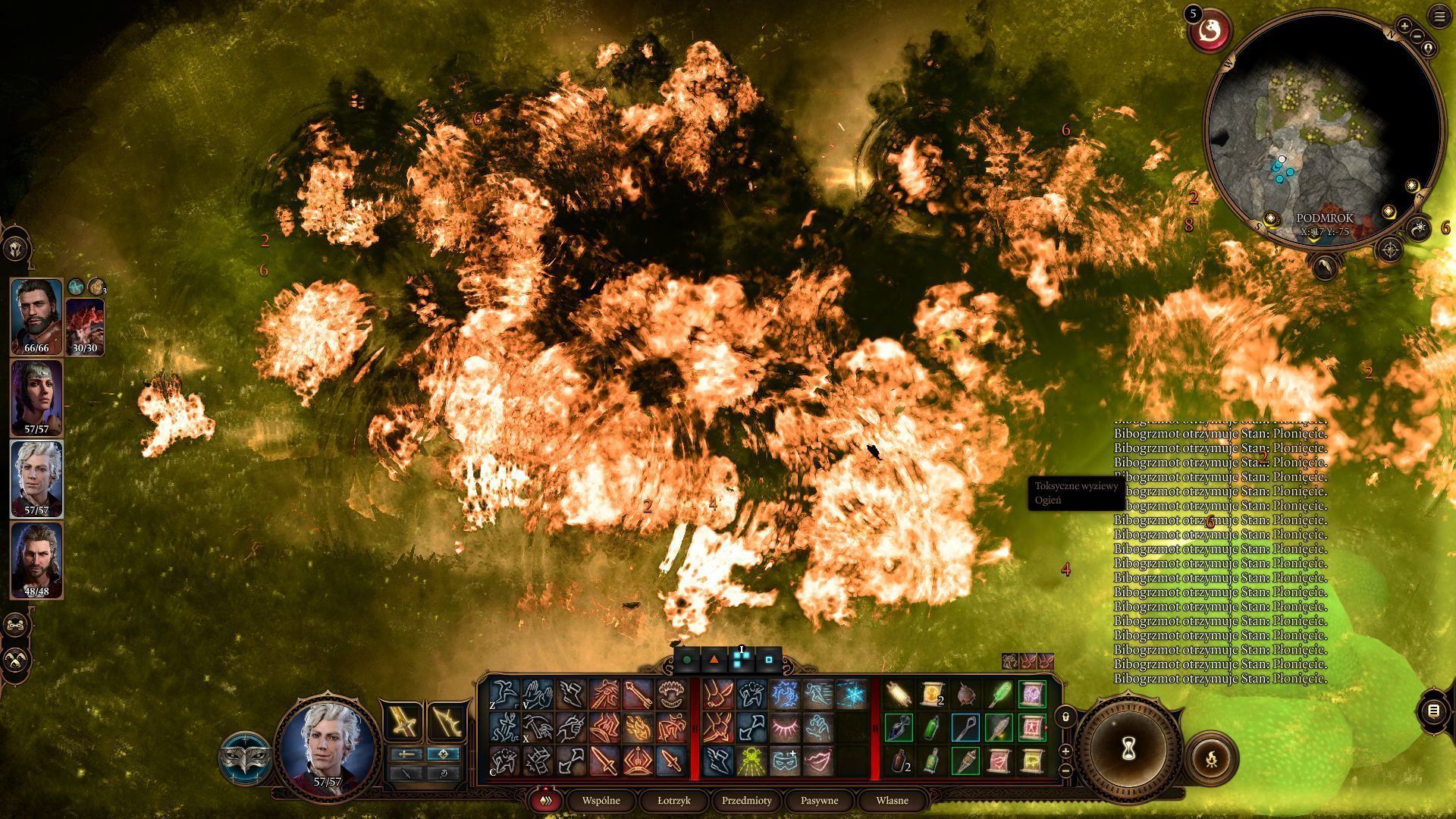Switch to the Własne tab
Image resolution: width=1456 pixels, height=819 pixels.
coord(892,800)
